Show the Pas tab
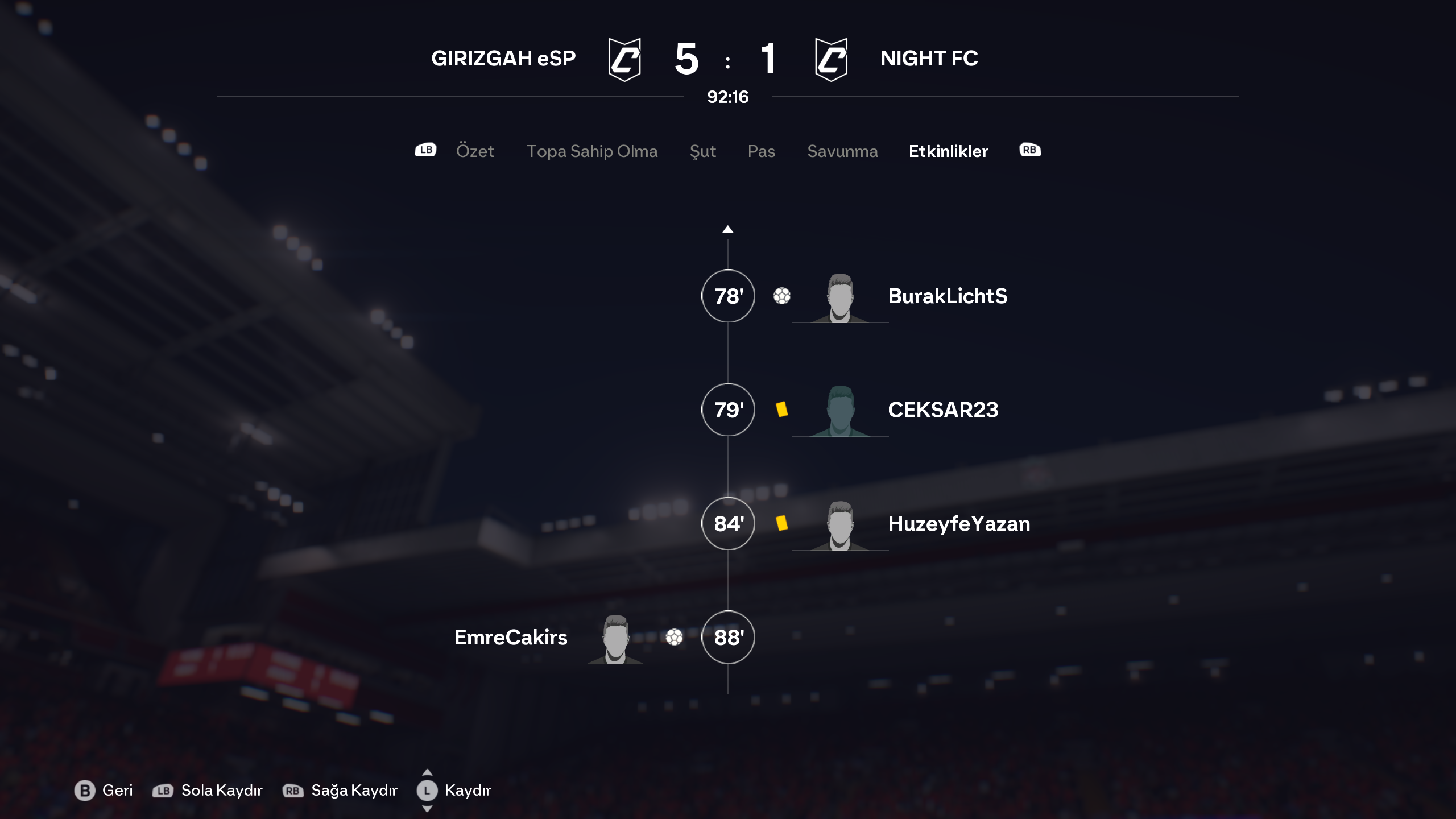 761,151
